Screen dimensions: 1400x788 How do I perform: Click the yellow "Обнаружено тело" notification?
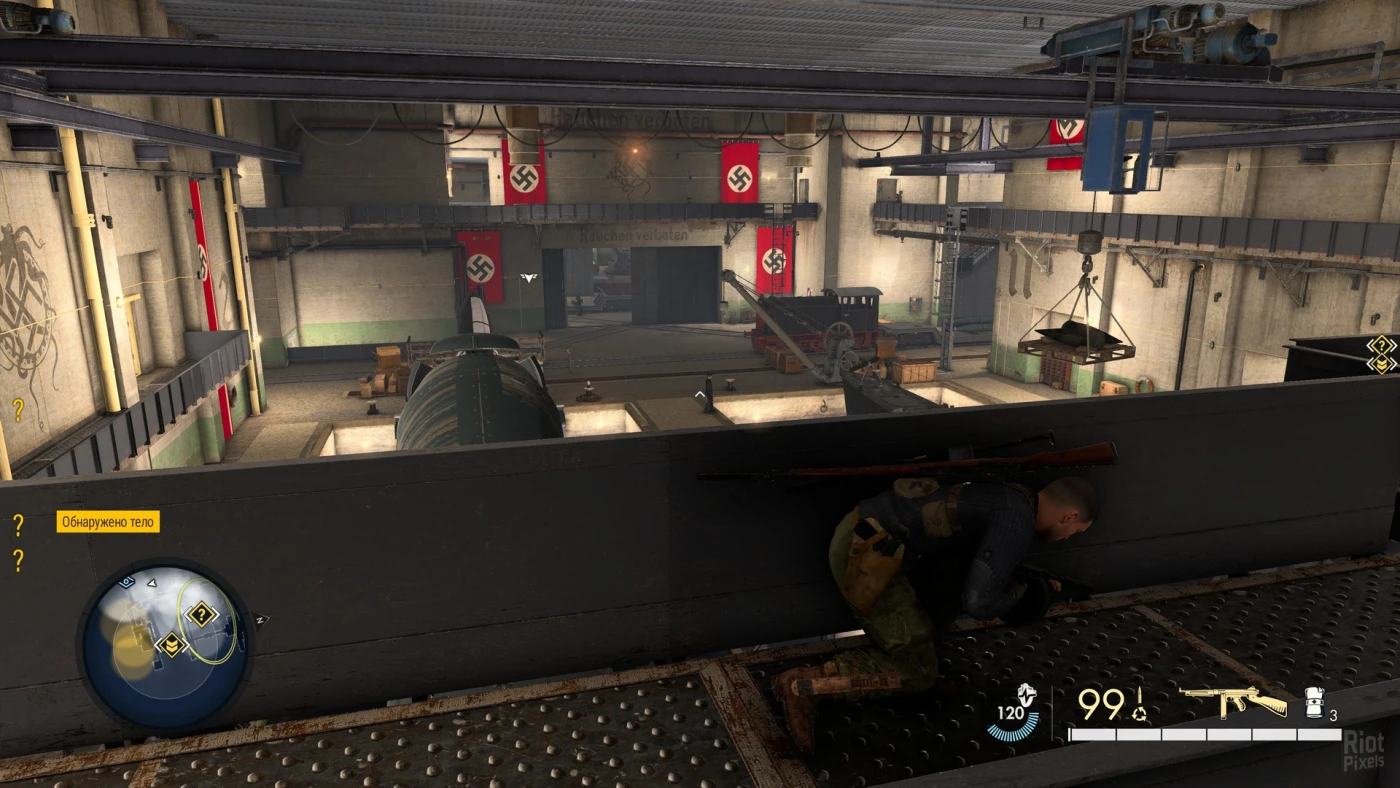[x=108, y=522]
